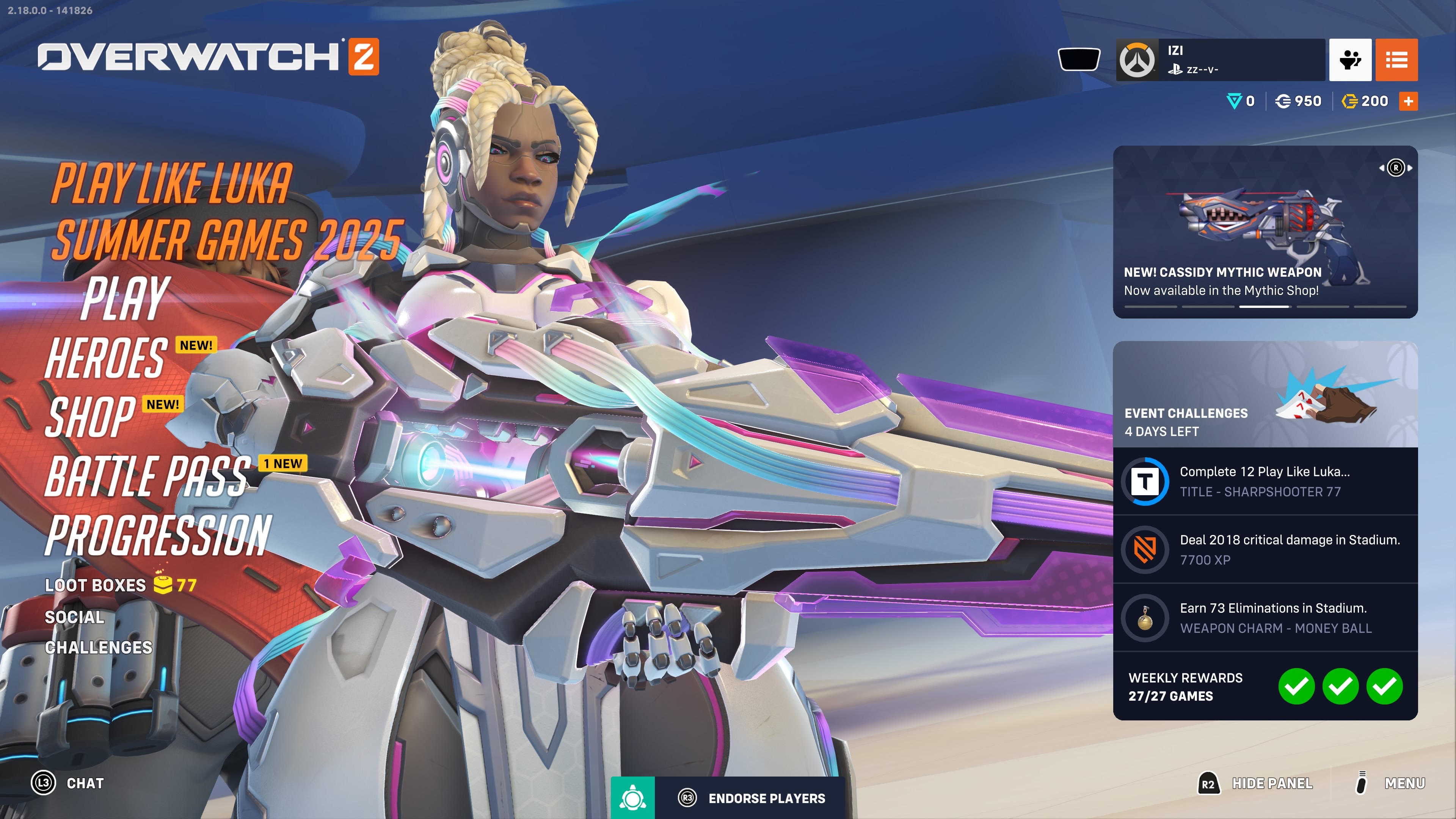Open the Social menu
The height and width of the screenshot is (819, 1456).
pyautogui.click(x=75, y=617)
